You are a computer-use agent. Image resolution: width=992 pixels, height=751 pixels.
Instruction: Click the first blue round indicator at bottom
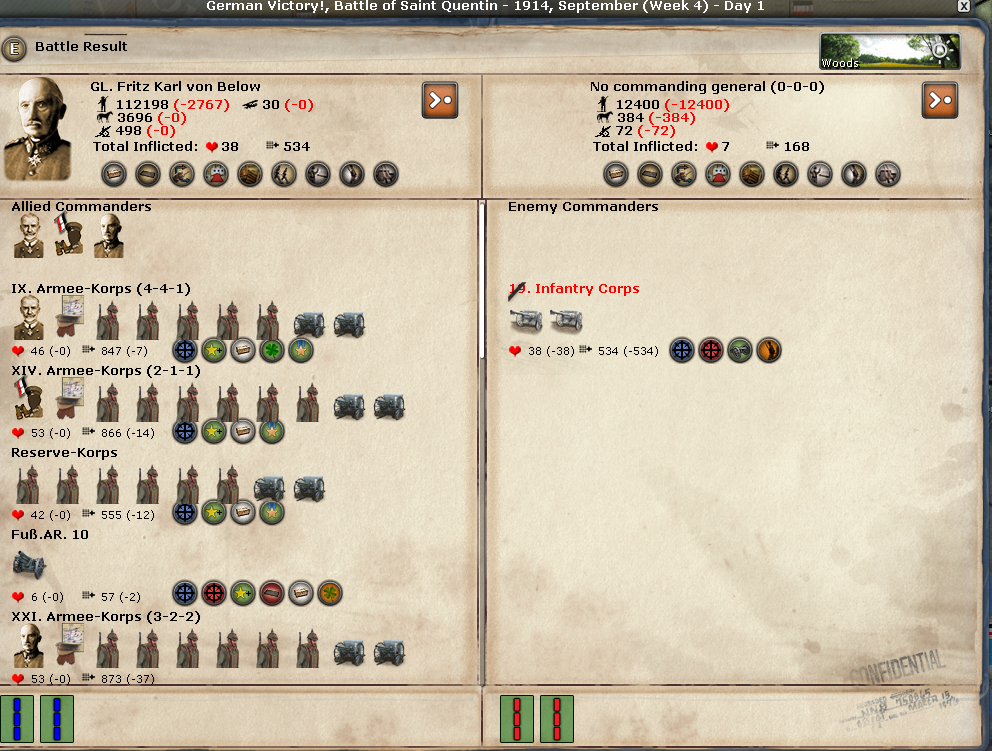coord(18,719)
